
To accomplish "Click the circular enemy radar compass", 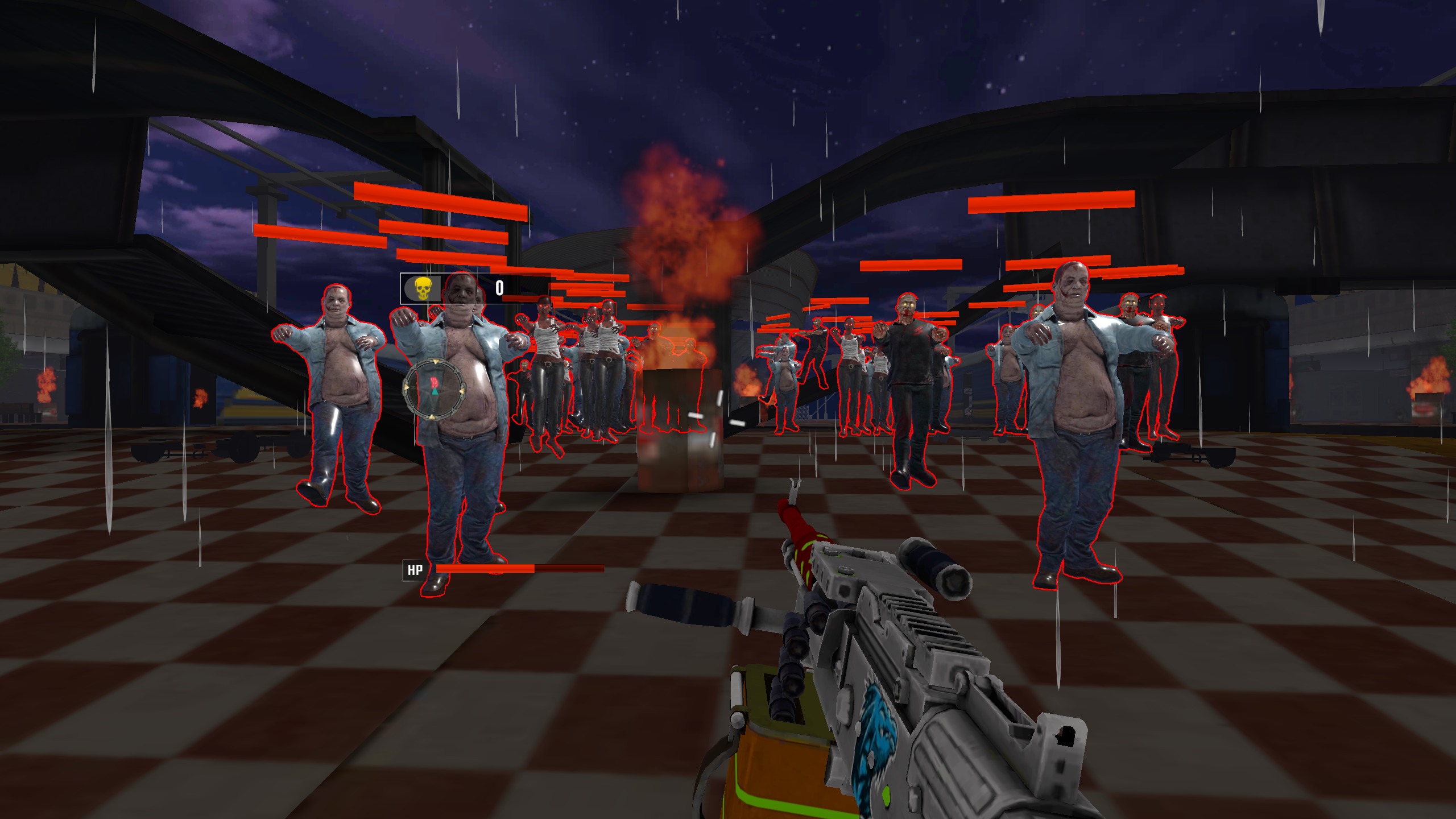I will point(435,389).
